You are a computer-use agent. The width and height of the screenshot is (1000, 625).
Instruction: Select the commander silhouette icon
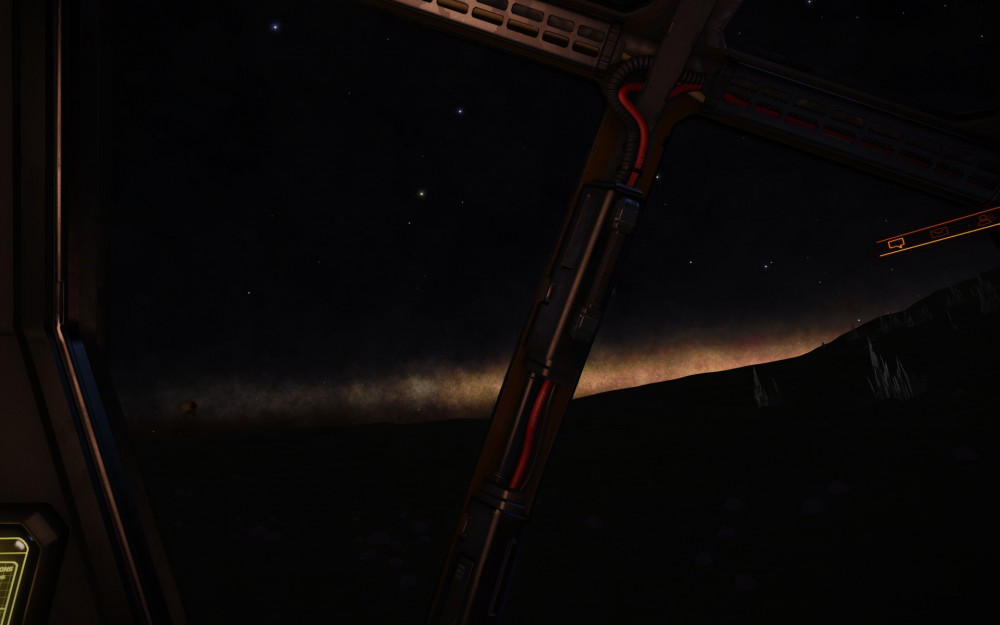tap(985, 219)
